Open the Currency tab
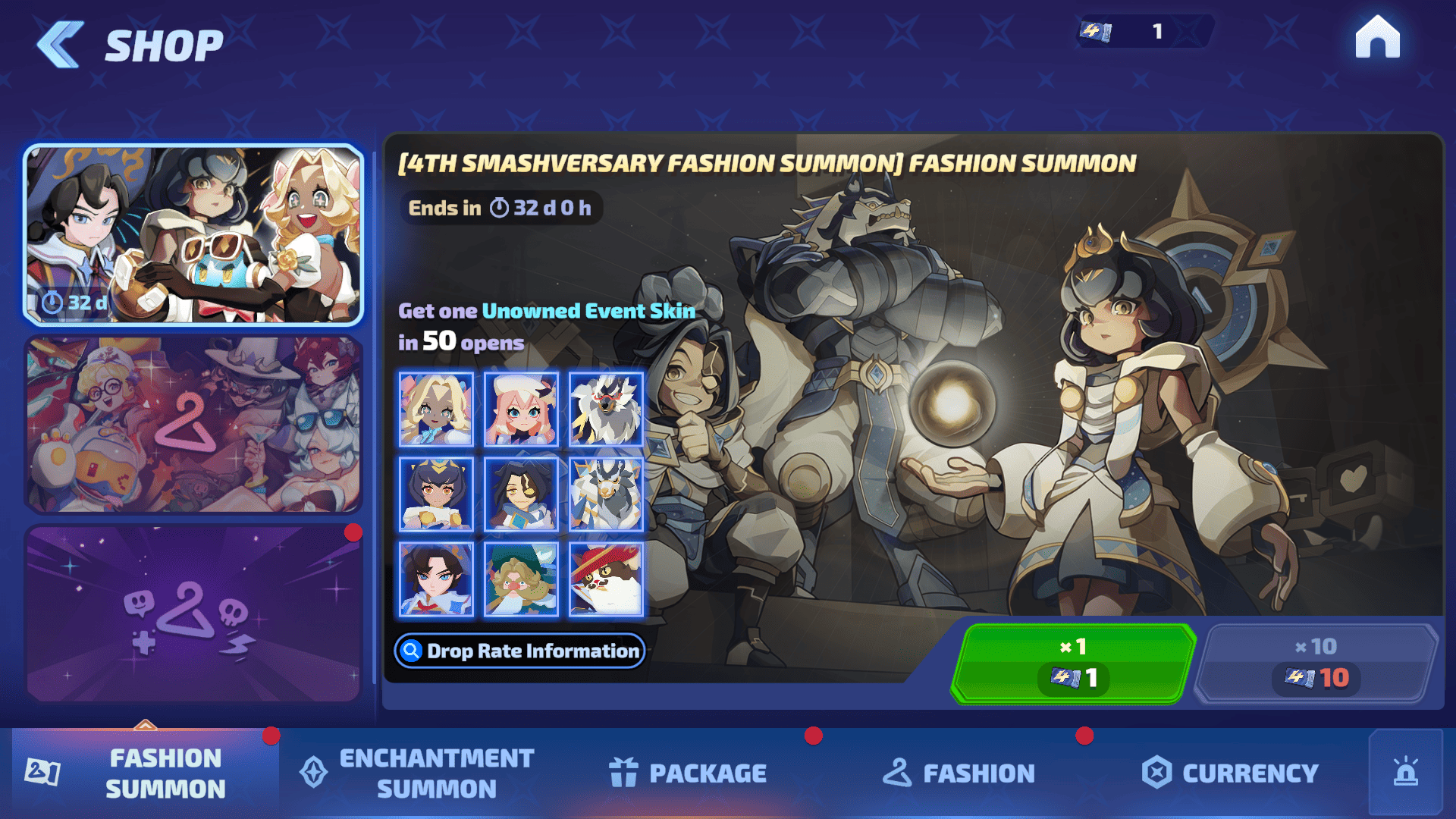Screen dimensions: 1456x819 pos(1230,773)
